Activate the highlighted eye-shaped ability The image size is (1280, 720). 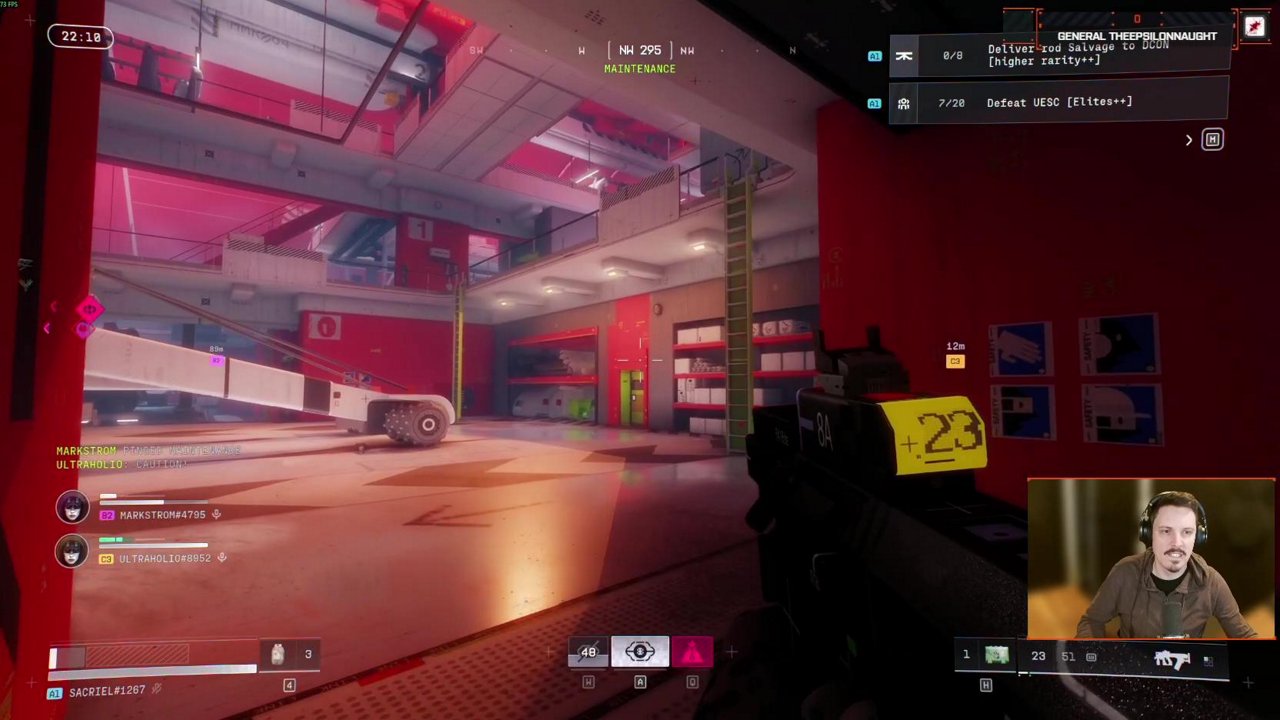[x=640, y=653]
